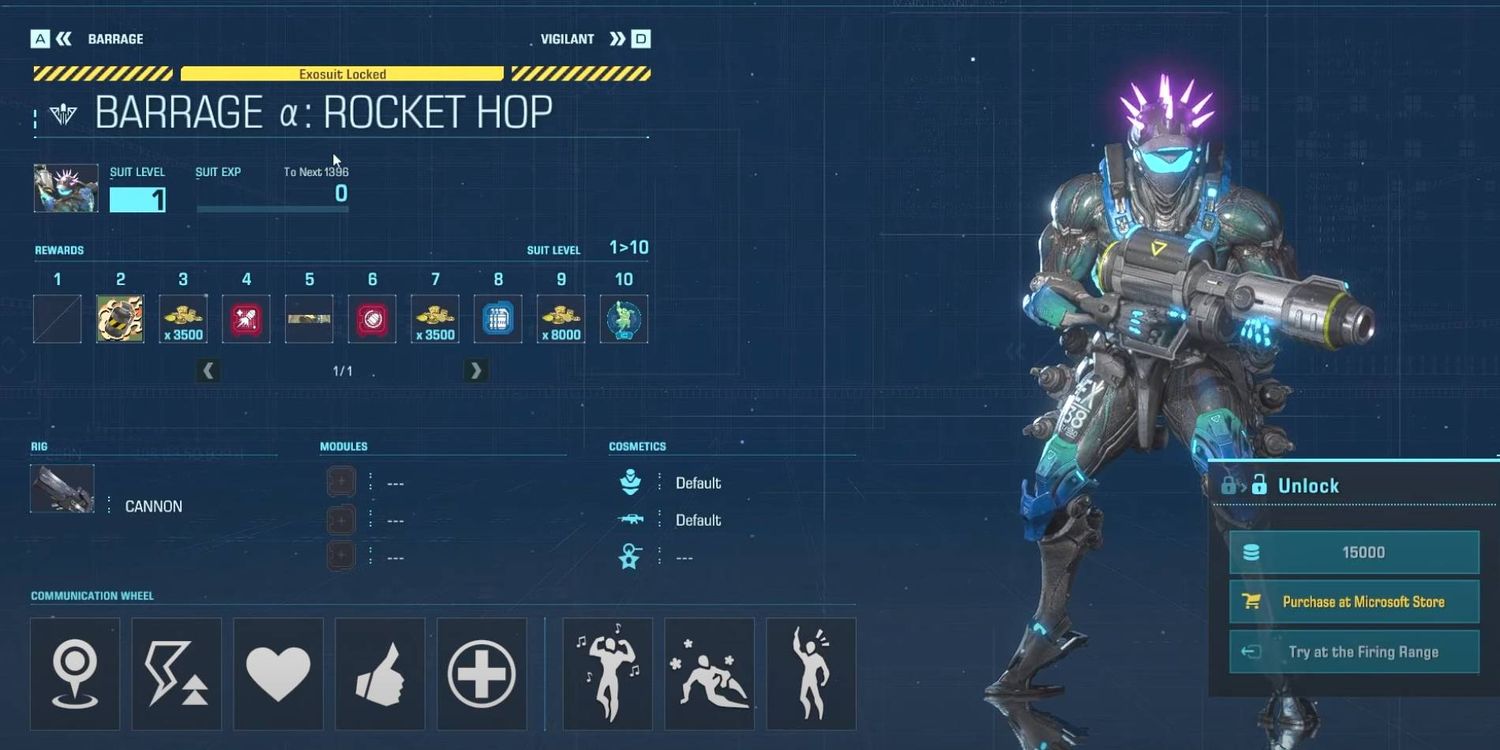Switch to the previous exosuit Barrage
The width and height of the screenshot is (1500, 750).
[x=64, y=39]
